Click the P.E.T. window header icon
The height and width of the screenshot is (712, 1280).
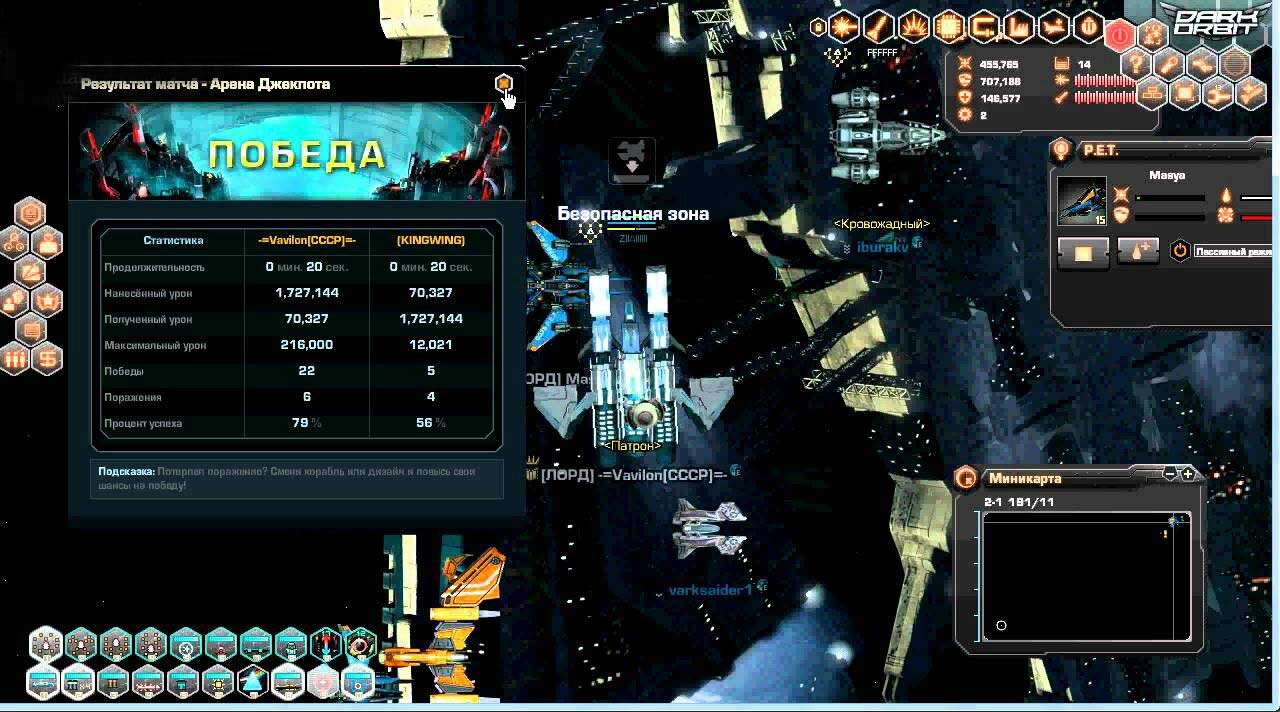(x=1063, y=151)
